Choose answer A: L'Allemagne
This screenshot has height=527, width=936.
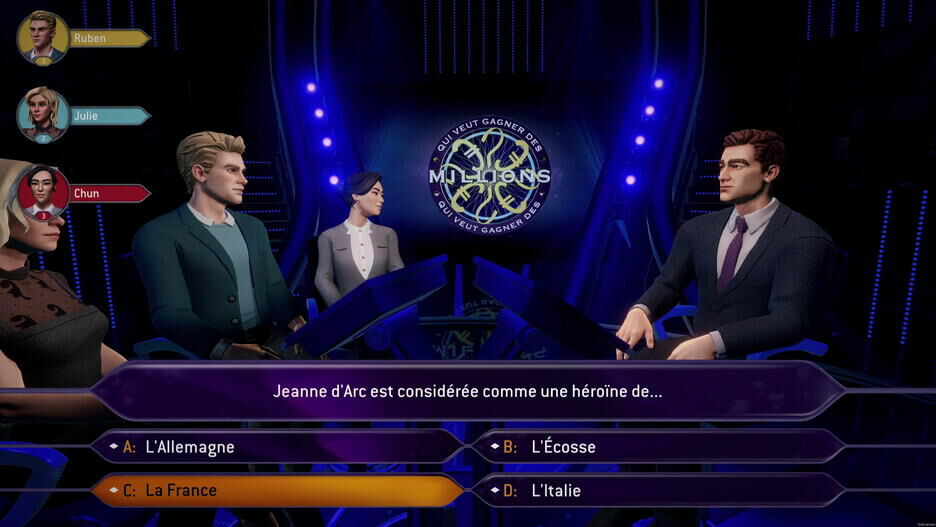tap(277, 447)
